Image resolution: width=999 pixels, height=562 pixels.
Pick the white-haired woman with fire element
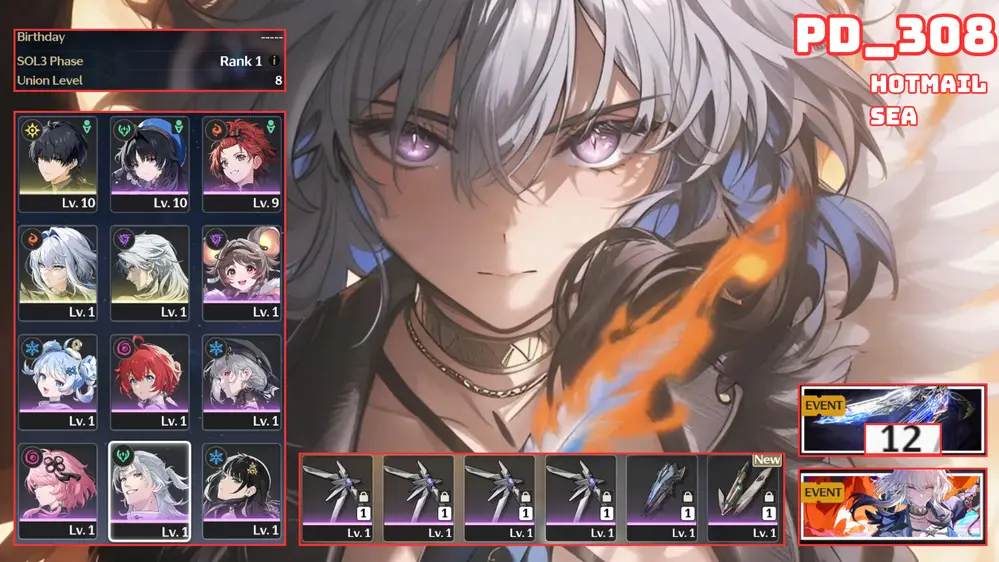[x=59, y=272]
